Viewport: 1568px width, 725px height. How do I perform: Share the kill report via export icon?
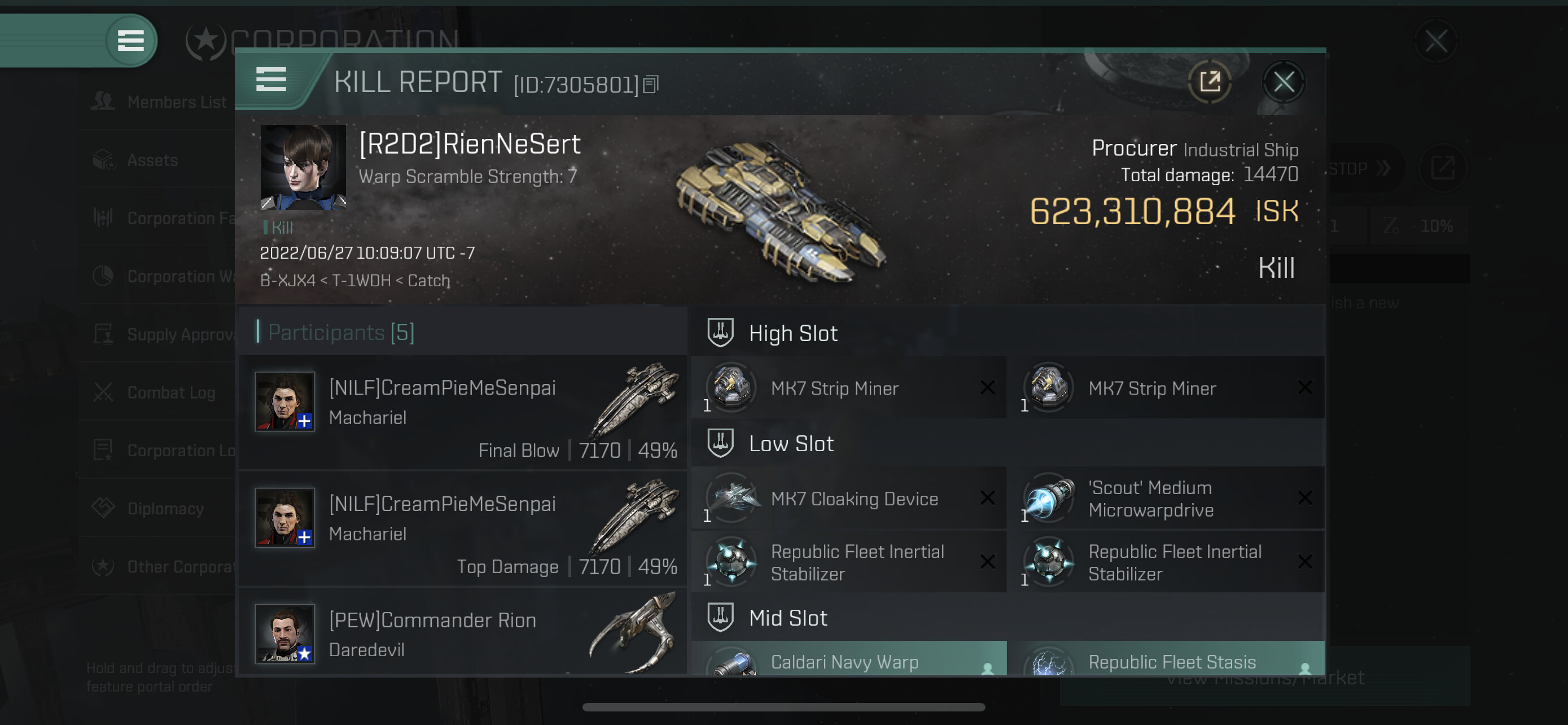pos(1210,82)
